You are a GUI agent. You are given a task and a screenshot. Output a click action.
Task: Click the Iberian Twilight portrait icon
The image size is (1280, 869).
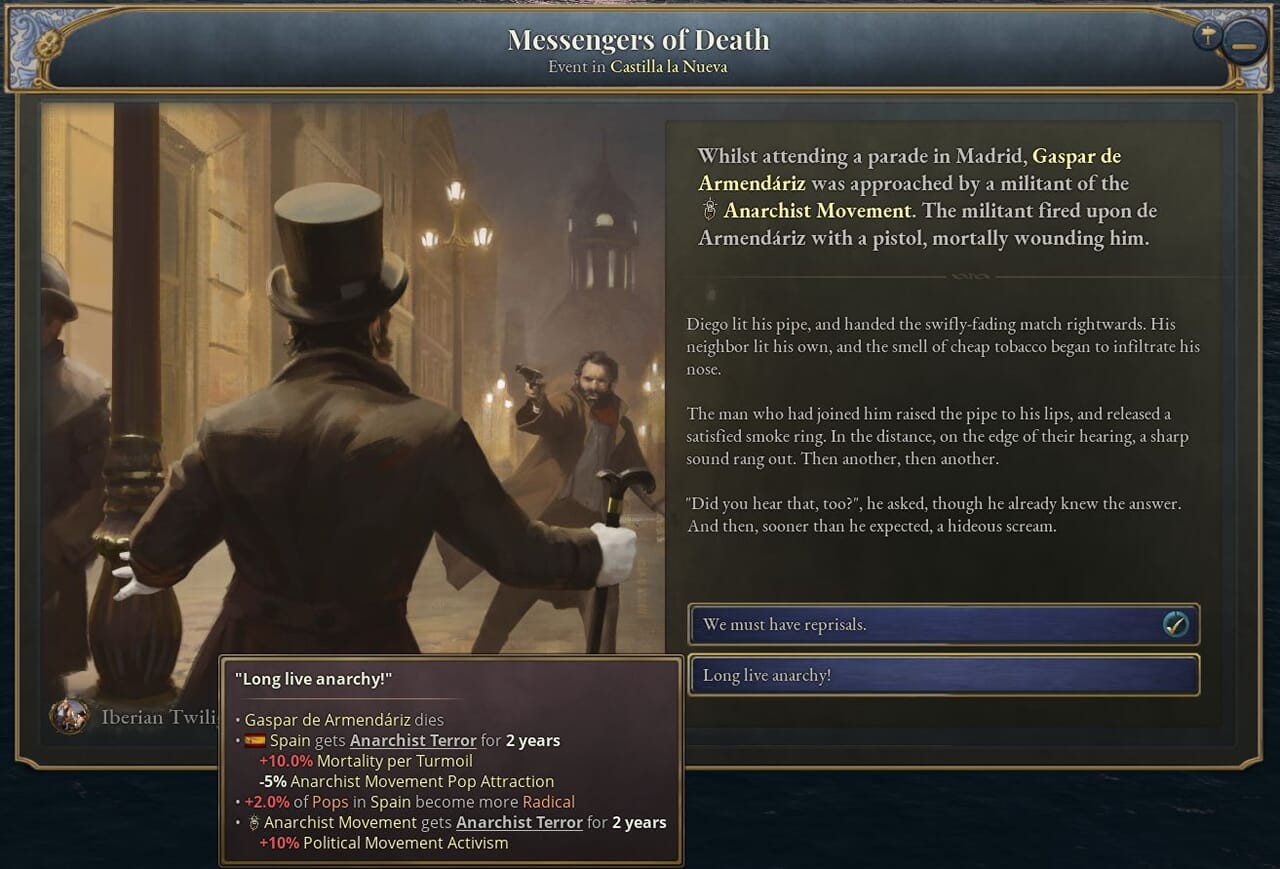[69, 716]
